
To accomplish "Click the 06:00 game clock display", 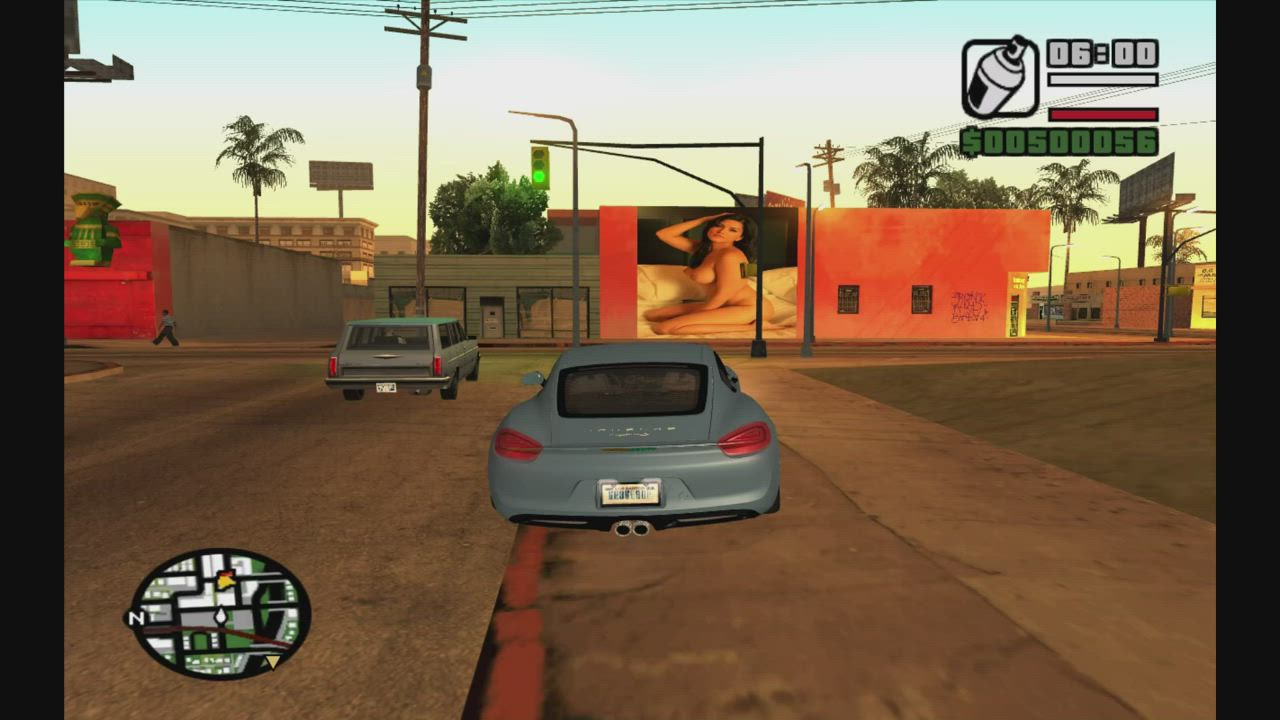I will tap(1101, 54).
